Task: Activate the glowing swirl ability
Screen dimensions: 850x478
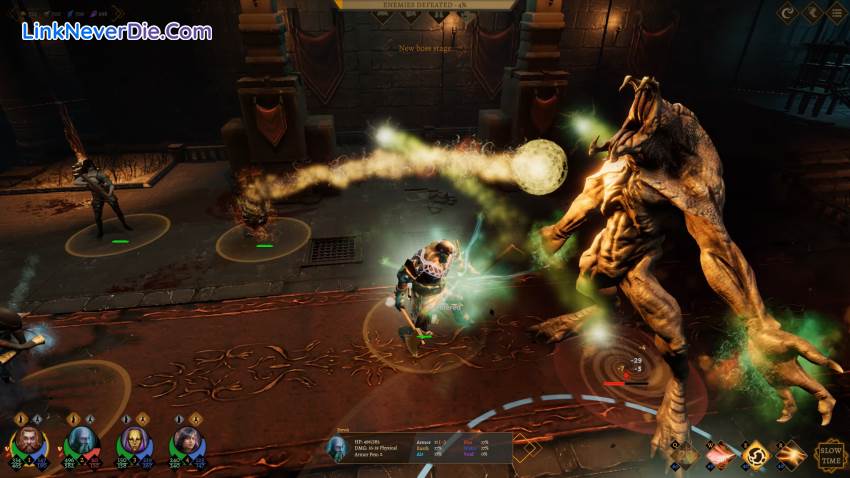Action: pos(756,456)
